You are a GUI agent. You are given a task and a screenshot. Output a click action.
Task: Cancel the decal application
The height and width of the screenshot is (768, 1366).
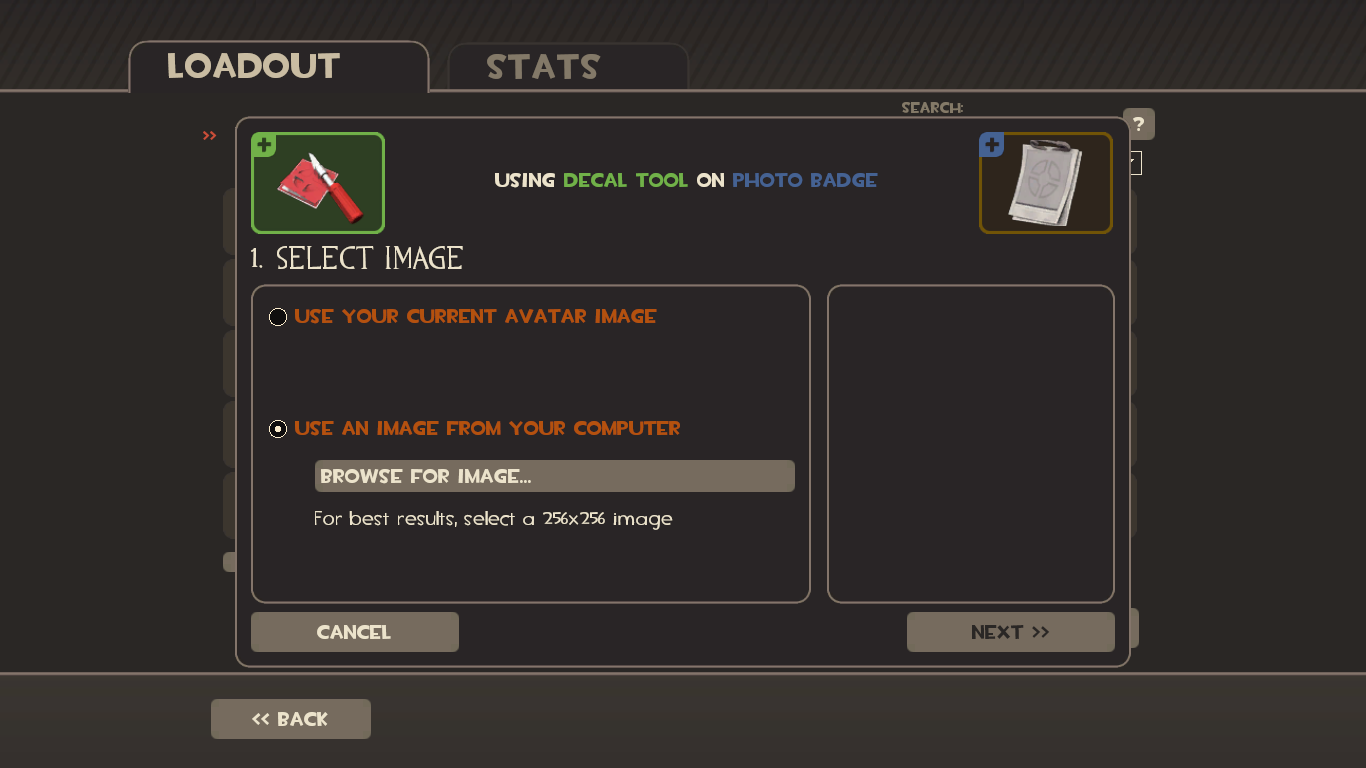pyautogui.click(x=354, y=631)
